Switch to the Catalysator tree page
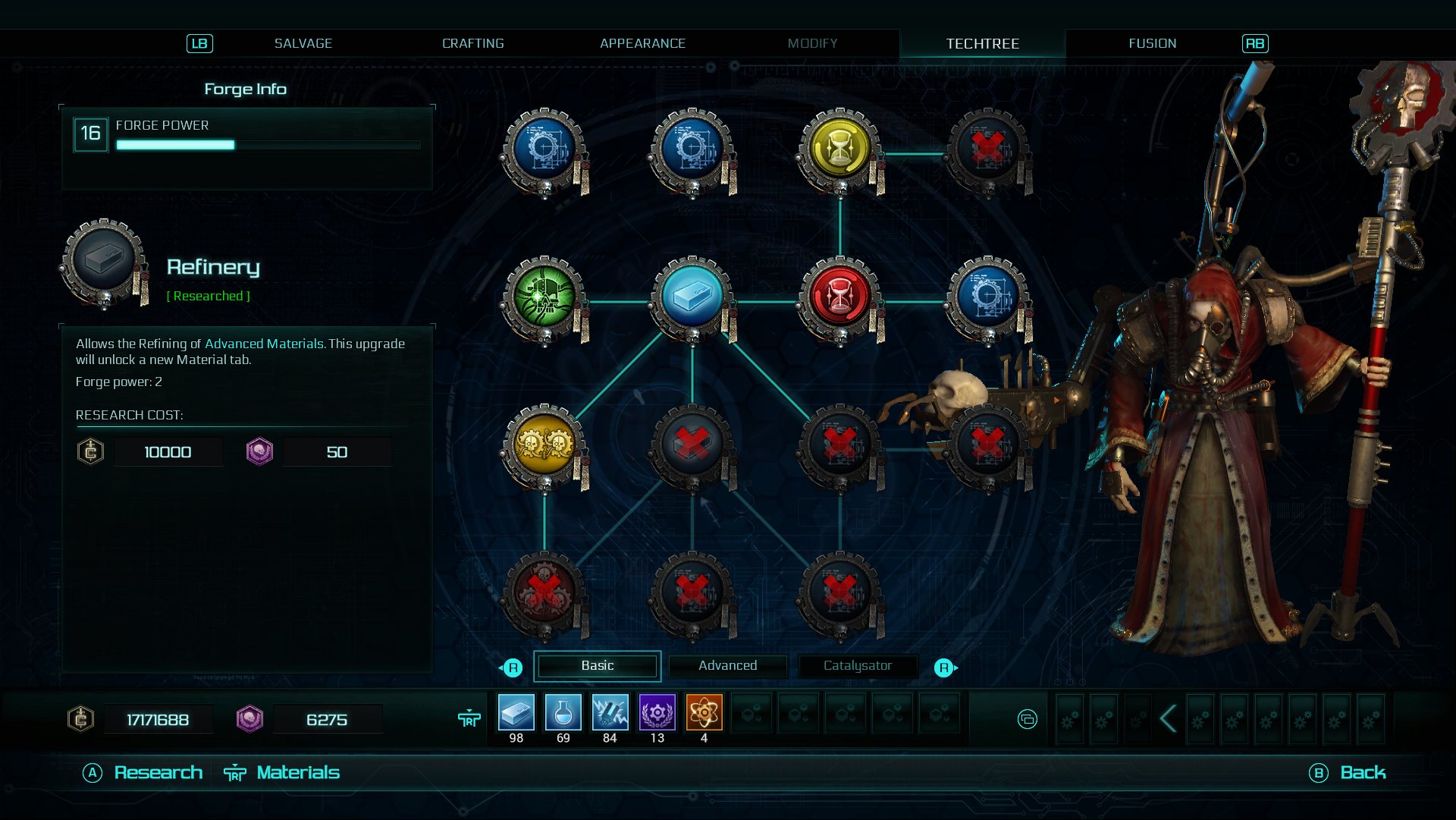 coord(857,666)
